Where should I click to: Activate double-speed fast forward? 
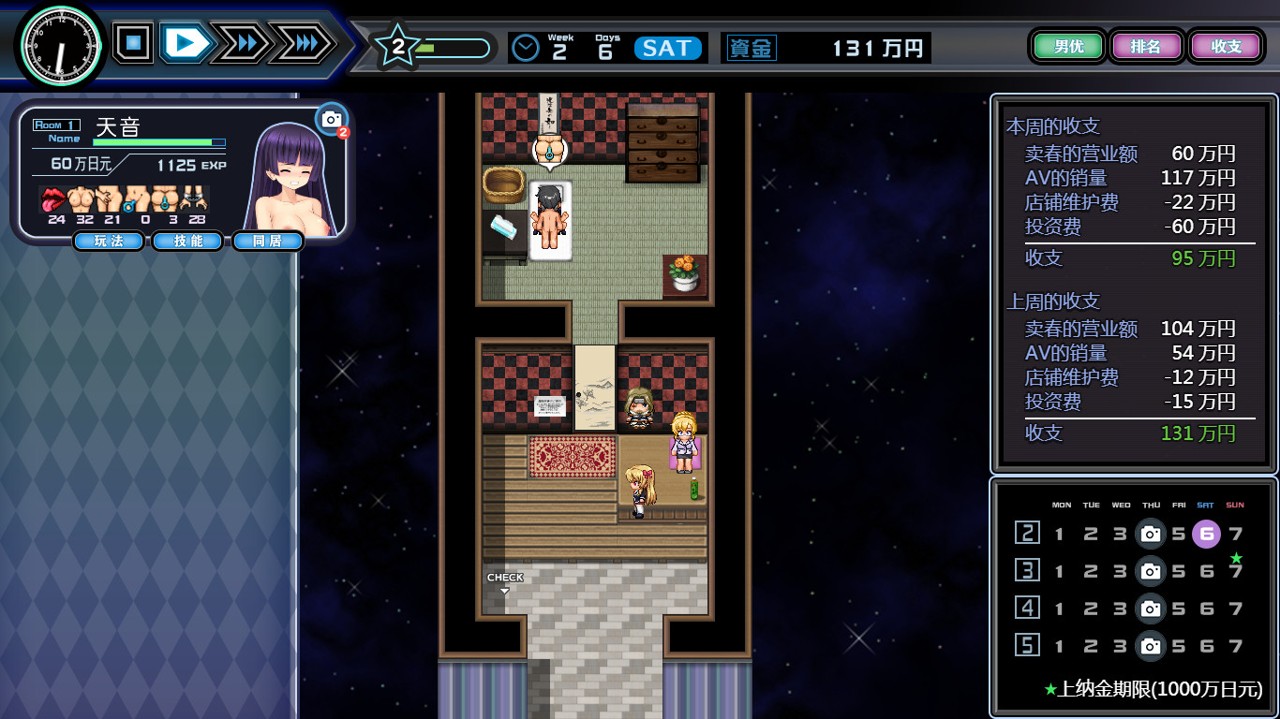tap(240, 43)
